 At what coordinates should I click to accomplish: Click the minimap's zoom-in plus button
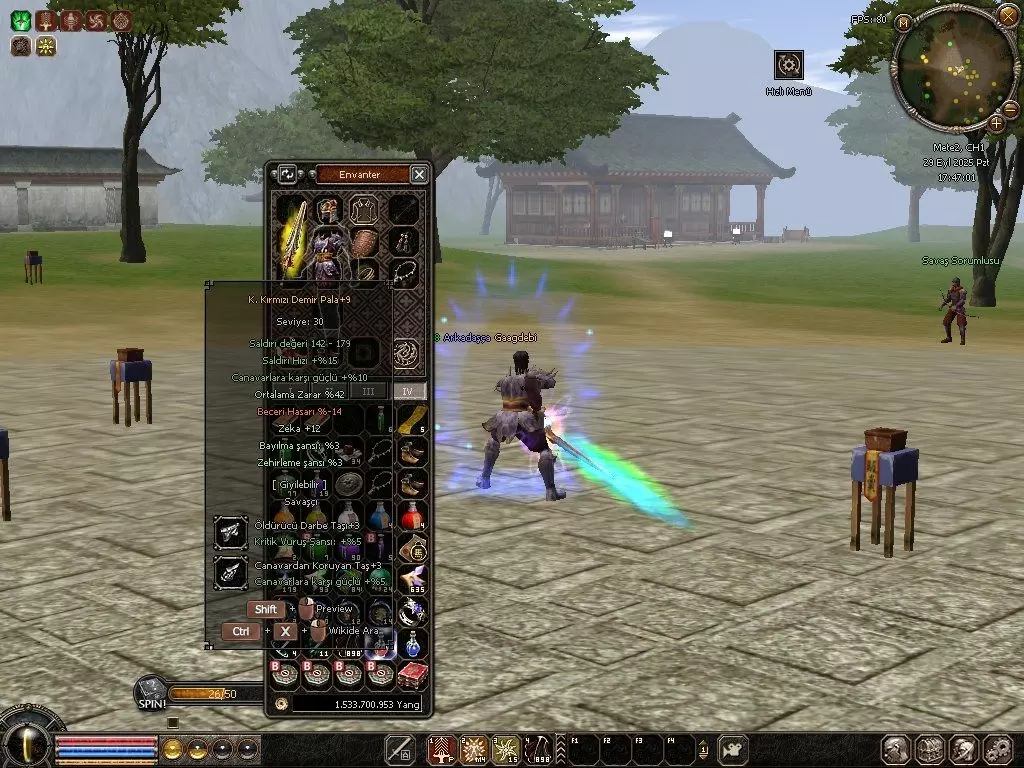(x=997, y=123)
